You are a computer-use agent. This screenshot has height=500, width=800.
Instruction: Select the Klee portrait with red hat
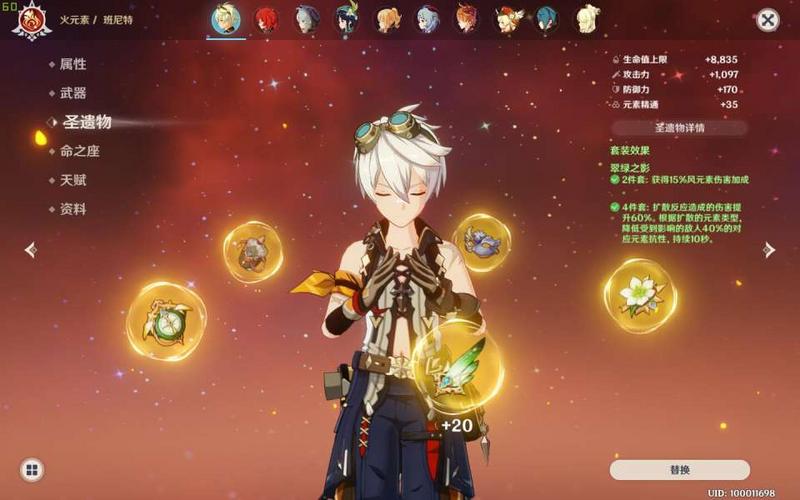click(x=509, y=19)
